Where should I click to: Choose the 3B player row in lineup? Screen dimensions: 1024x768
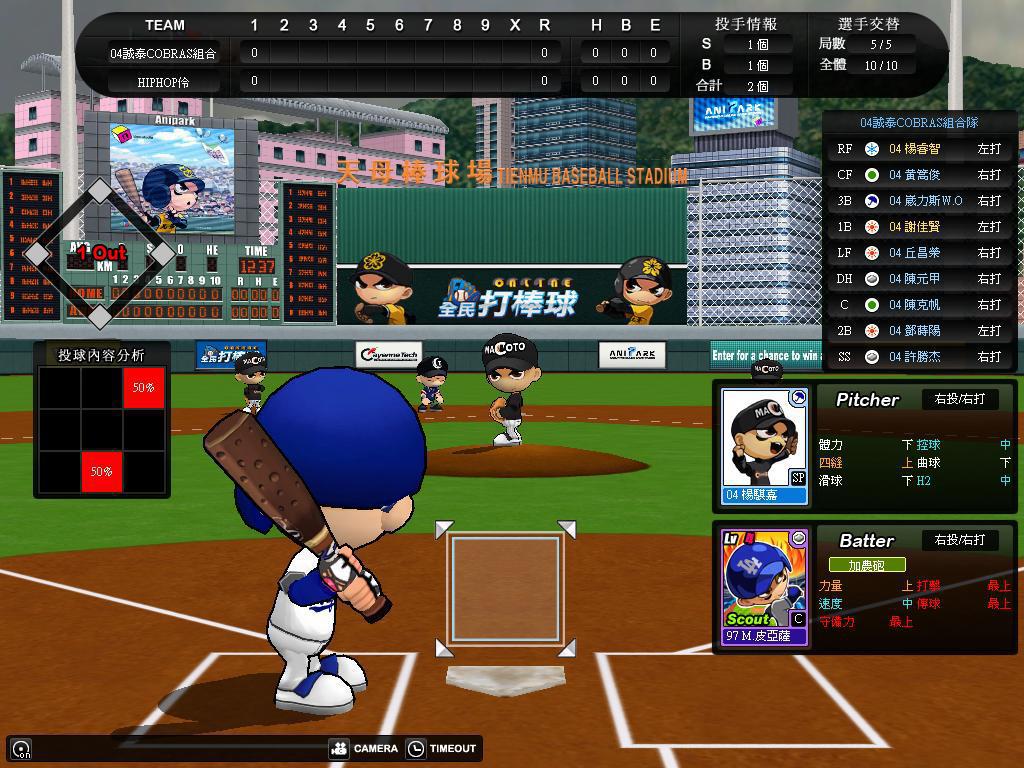tap(919, 201)
